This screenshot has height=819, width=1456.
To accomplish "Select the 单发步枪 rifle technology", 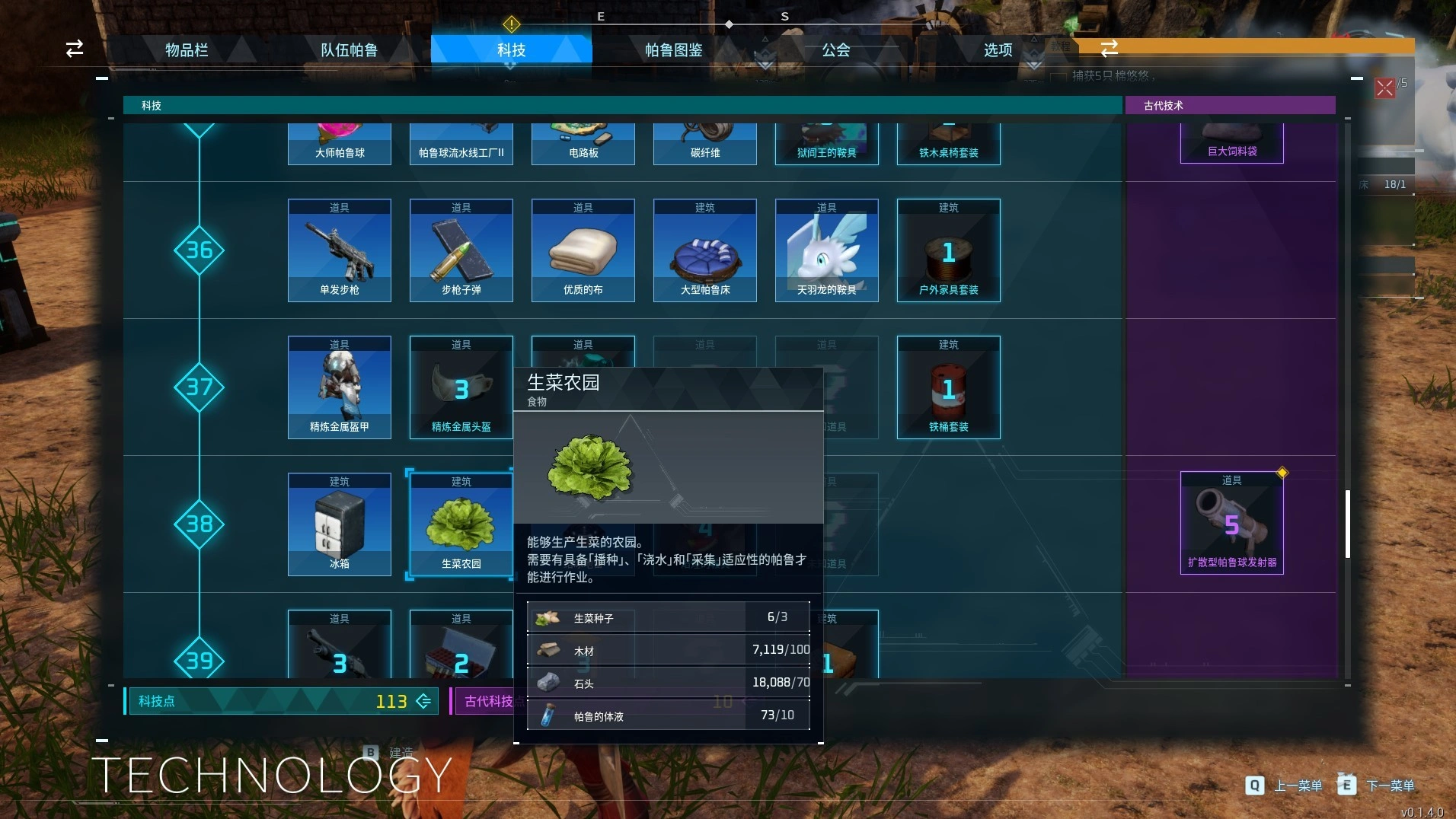I will [340, 250].
